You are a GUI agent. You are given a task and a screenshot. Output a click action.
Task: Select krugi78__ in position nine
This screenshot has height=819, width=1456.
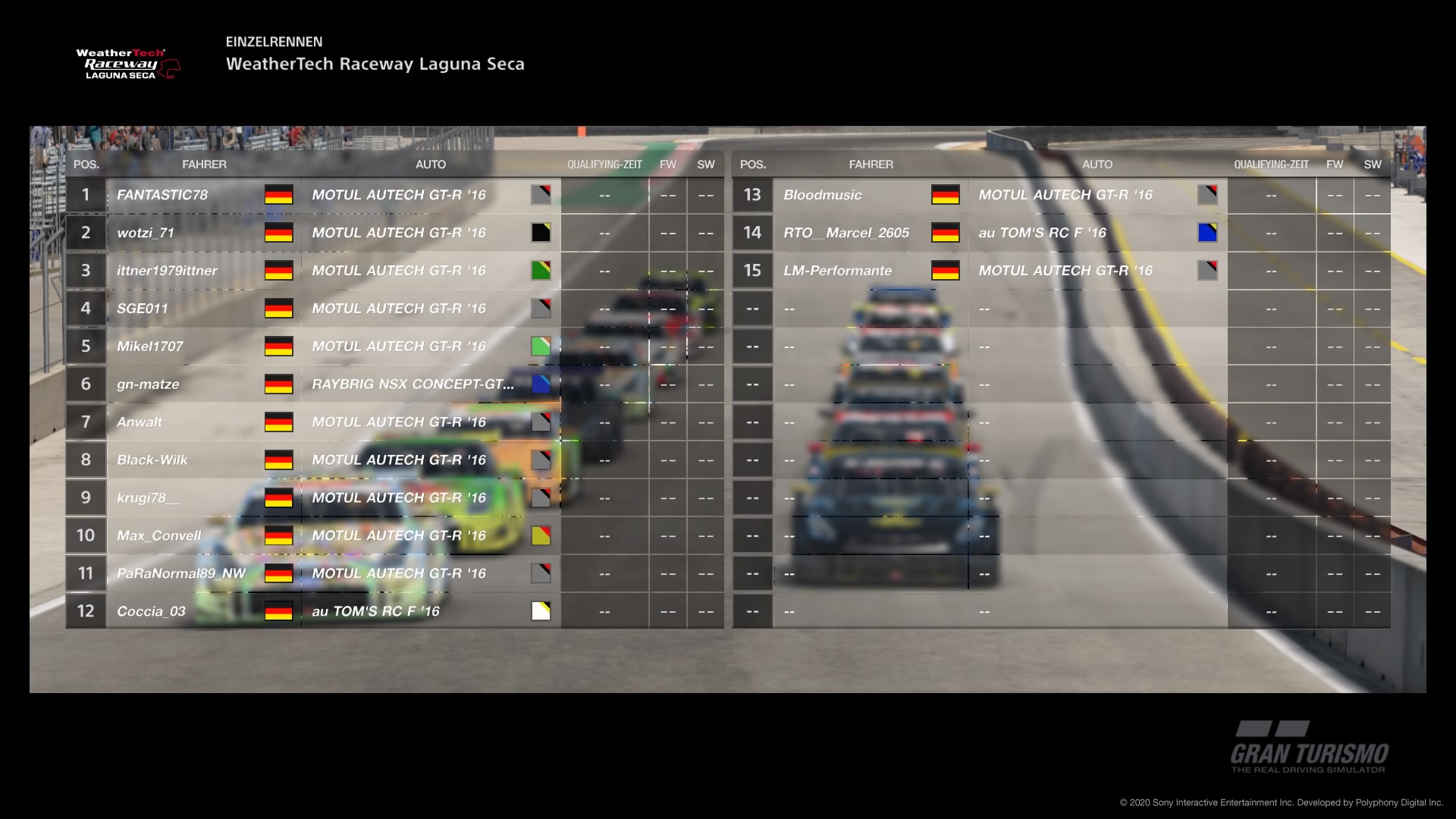(148, 498)
